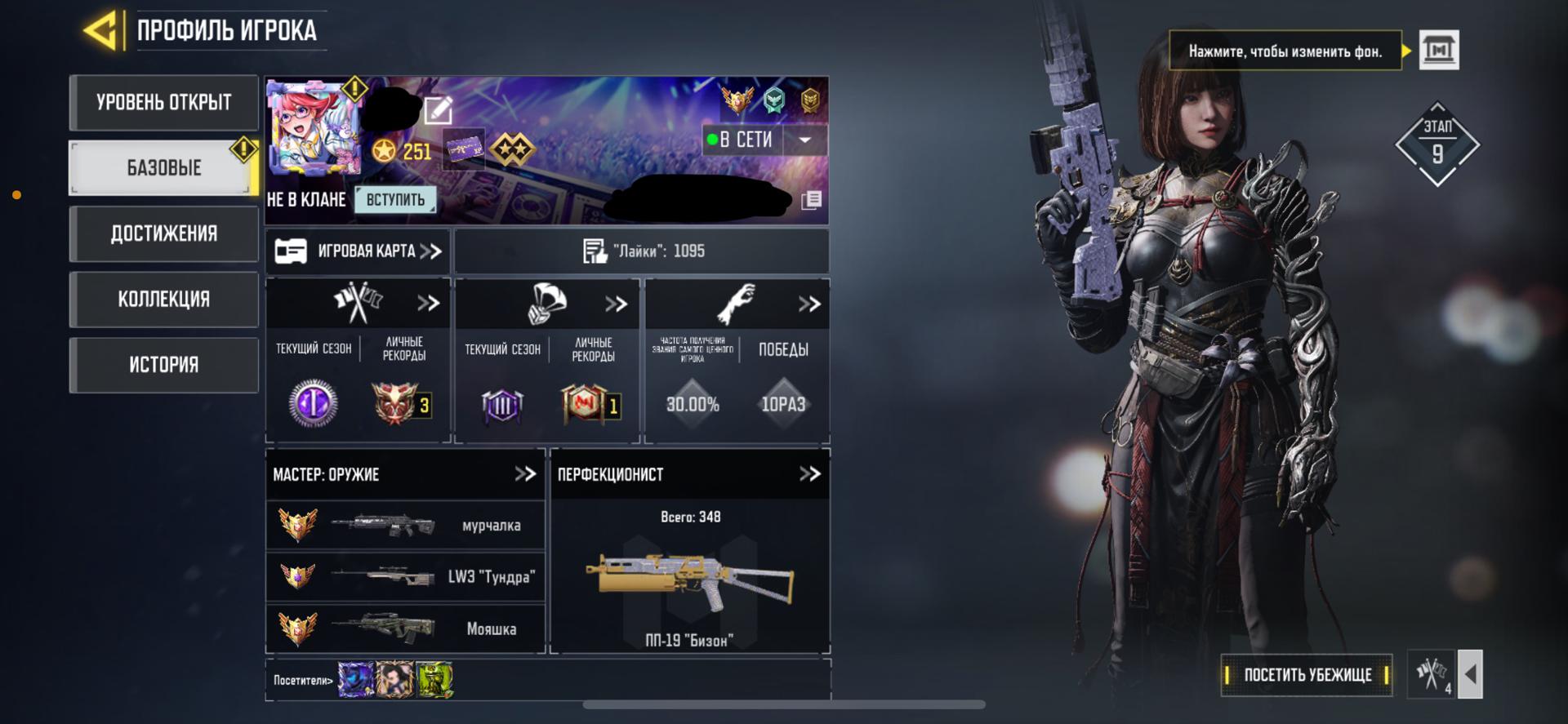The width and height of the screenshot is (1568, 724).
Task: Select the LW3 Тундра weapon row
Action: pyautogui.click(x=406, y=577)
